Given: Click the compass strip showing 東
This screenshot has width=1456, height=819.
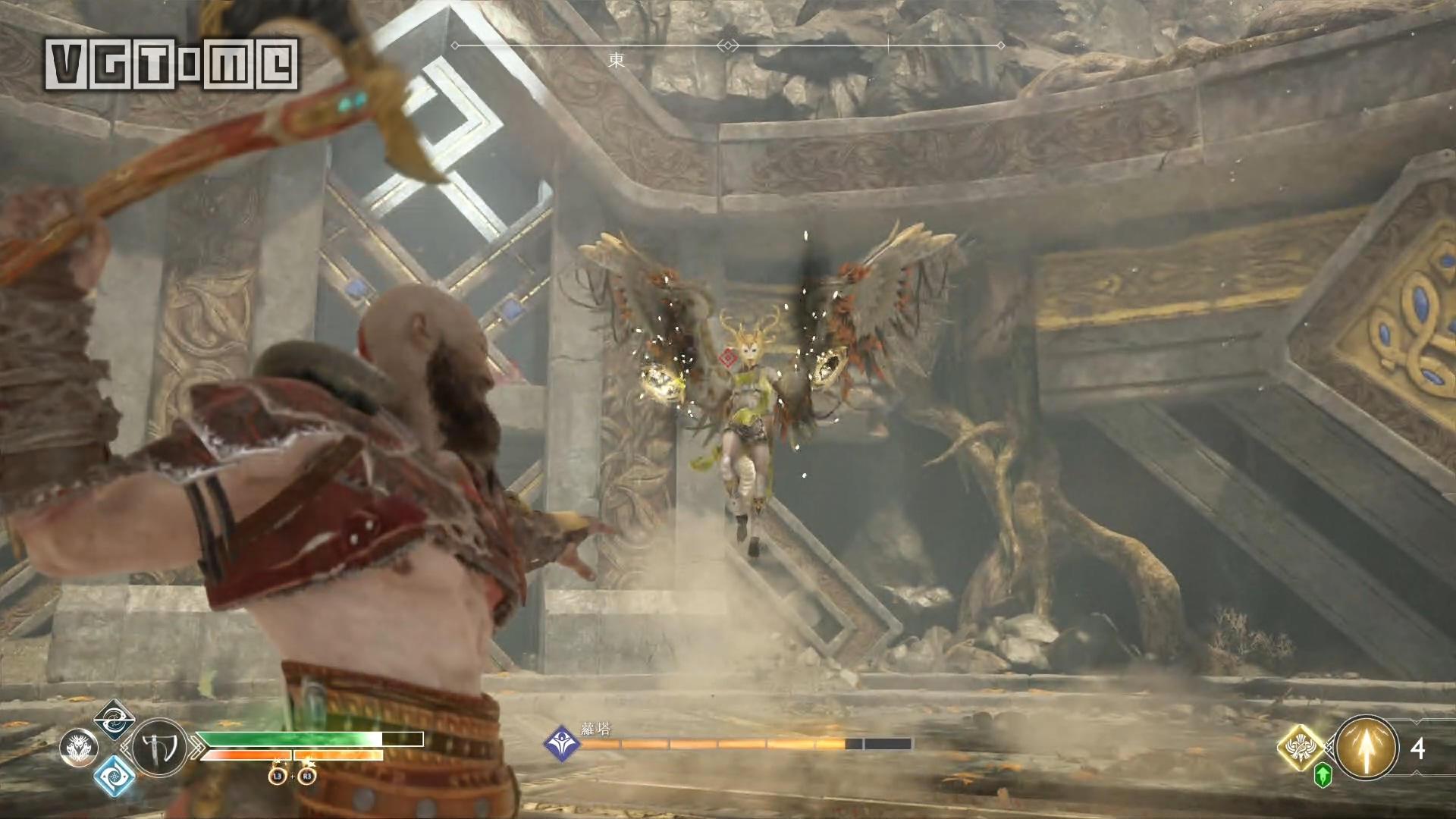Looking at the screenshot, I should 728,47.
